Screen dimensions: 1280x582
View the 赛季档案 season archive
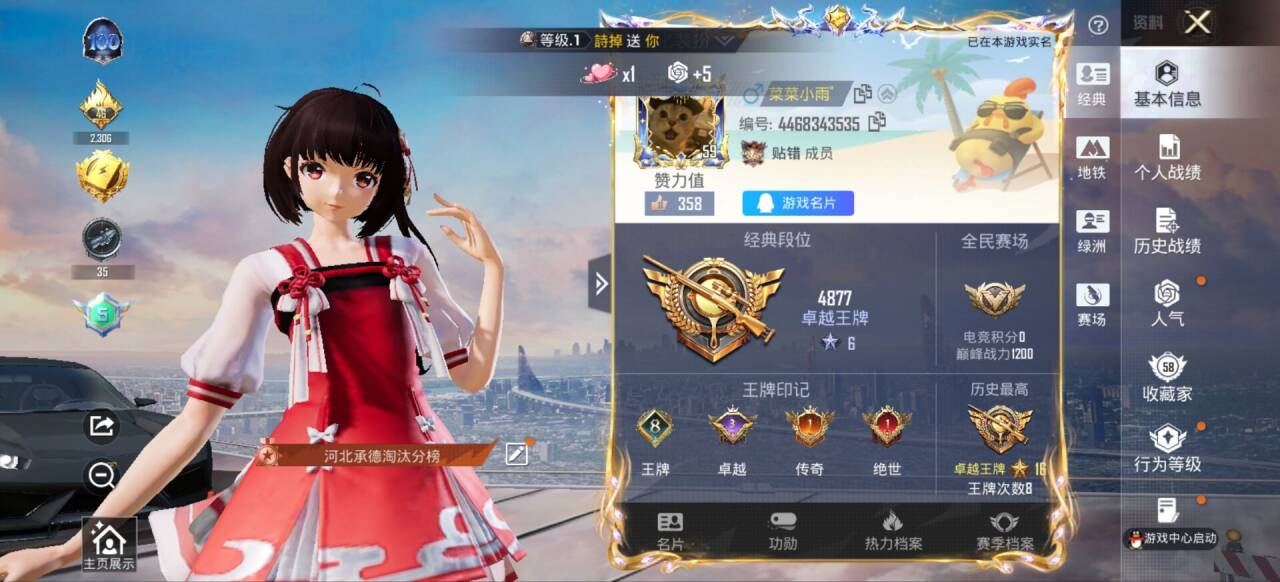(1004, 531)
